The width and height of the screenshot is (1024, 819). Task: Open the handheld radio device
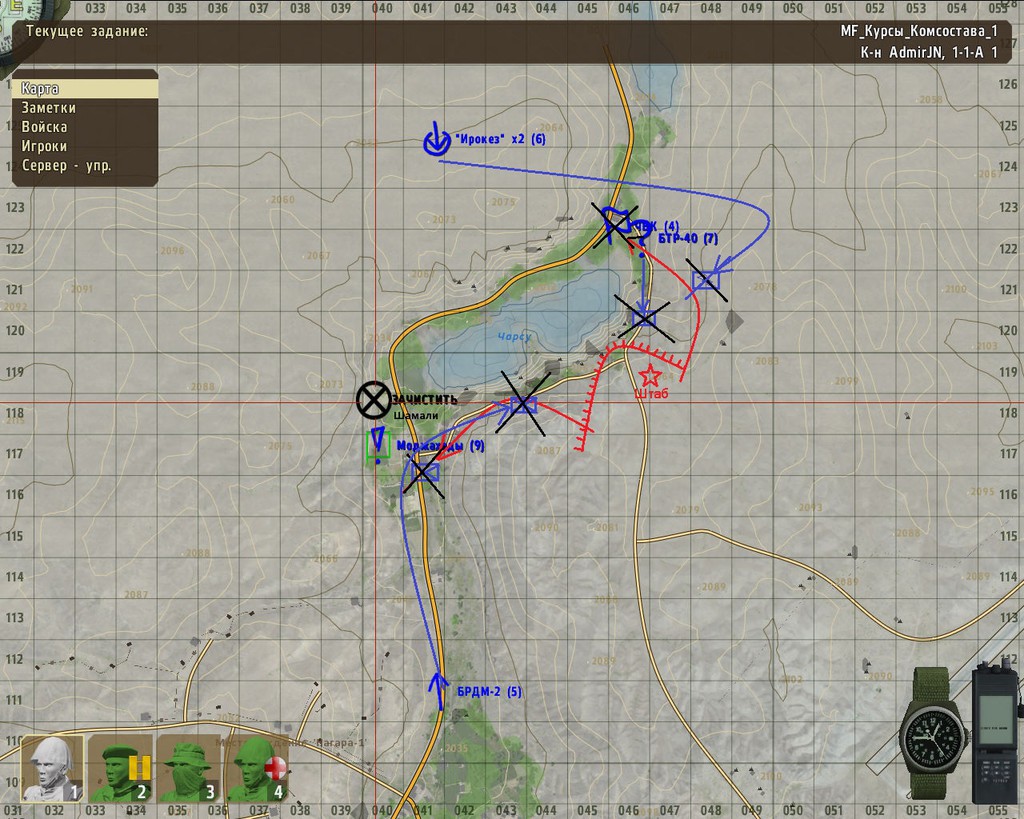[997, 732]
